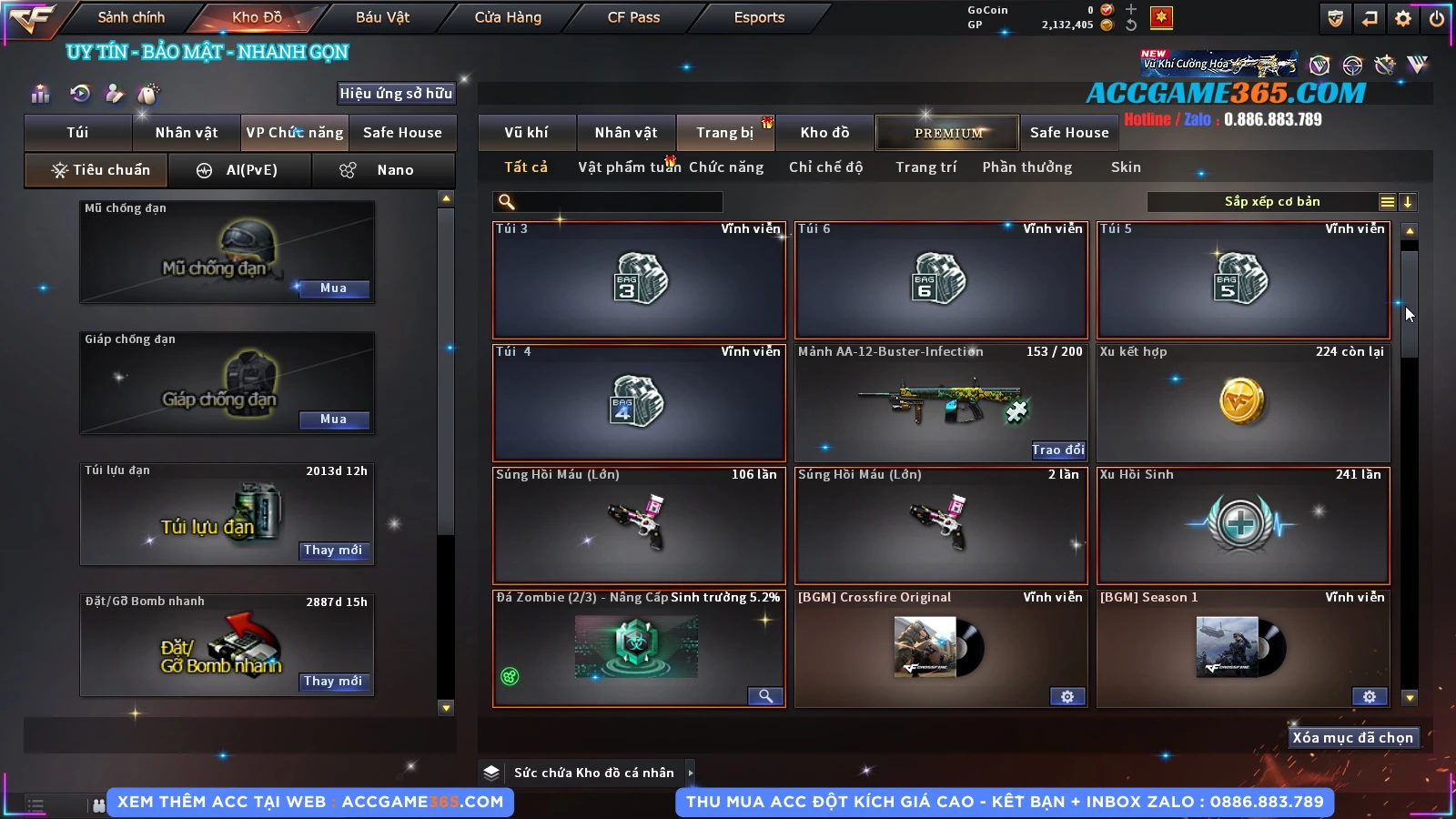Viewport: 1456px width, 819px height.
Task: Click Trao đổi on AA-12 fragment
Action: pyautogui.click(x=1057, y=450)
